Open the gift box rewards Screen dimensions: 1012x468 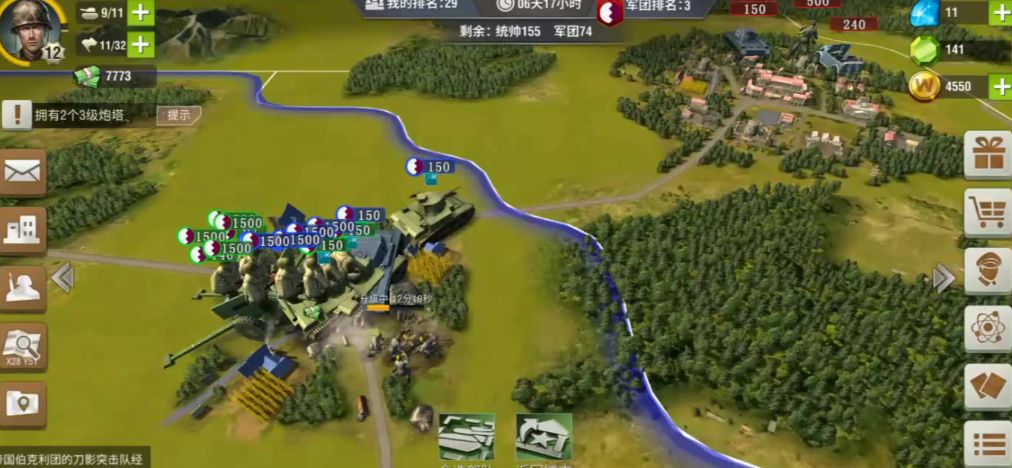pyautogui.click(x=988, y=154)
